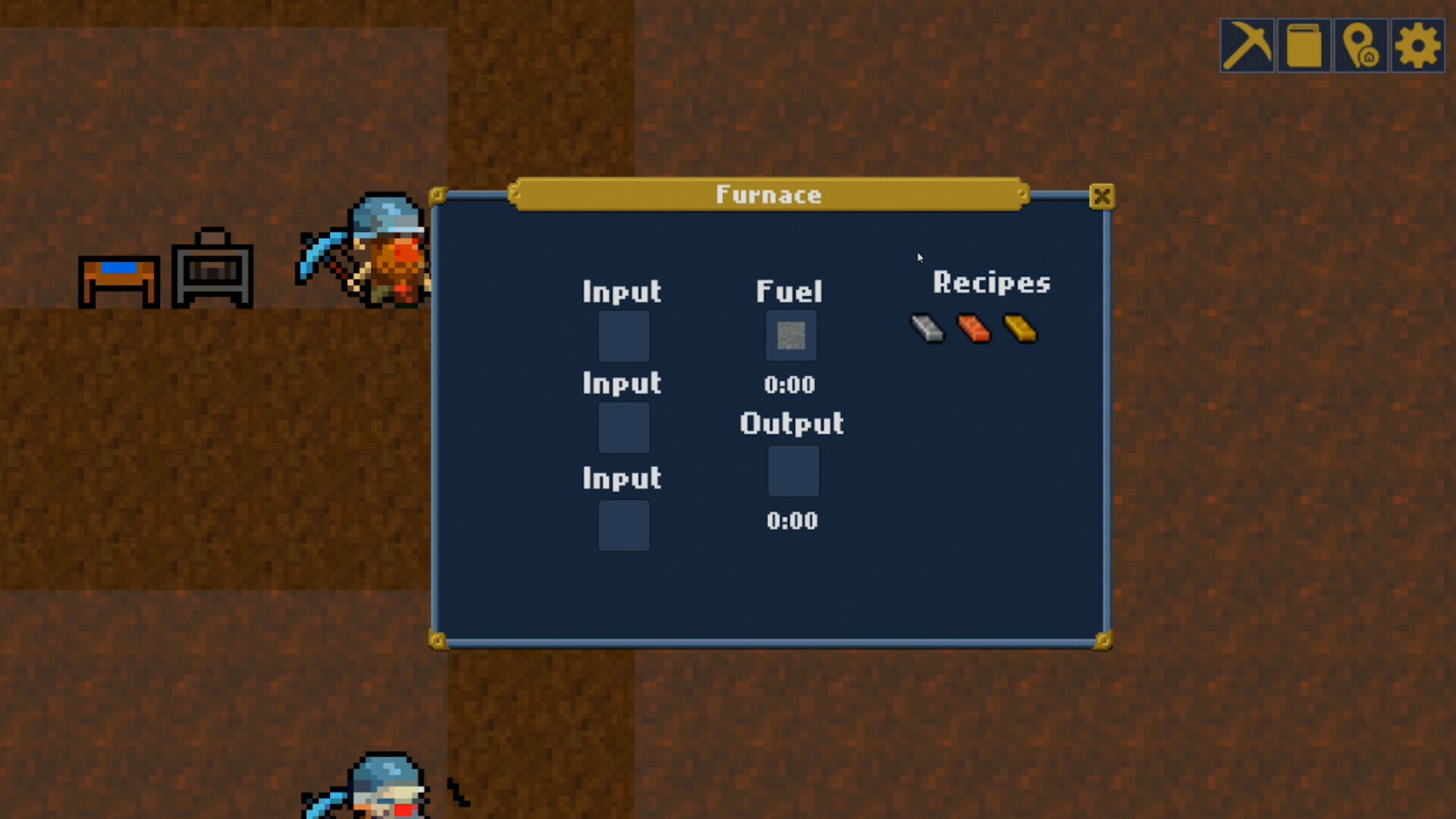The height and width of the screenshot is (819, 1456).
Task: Click the home location marker icon
Action: coord(1361,45)
